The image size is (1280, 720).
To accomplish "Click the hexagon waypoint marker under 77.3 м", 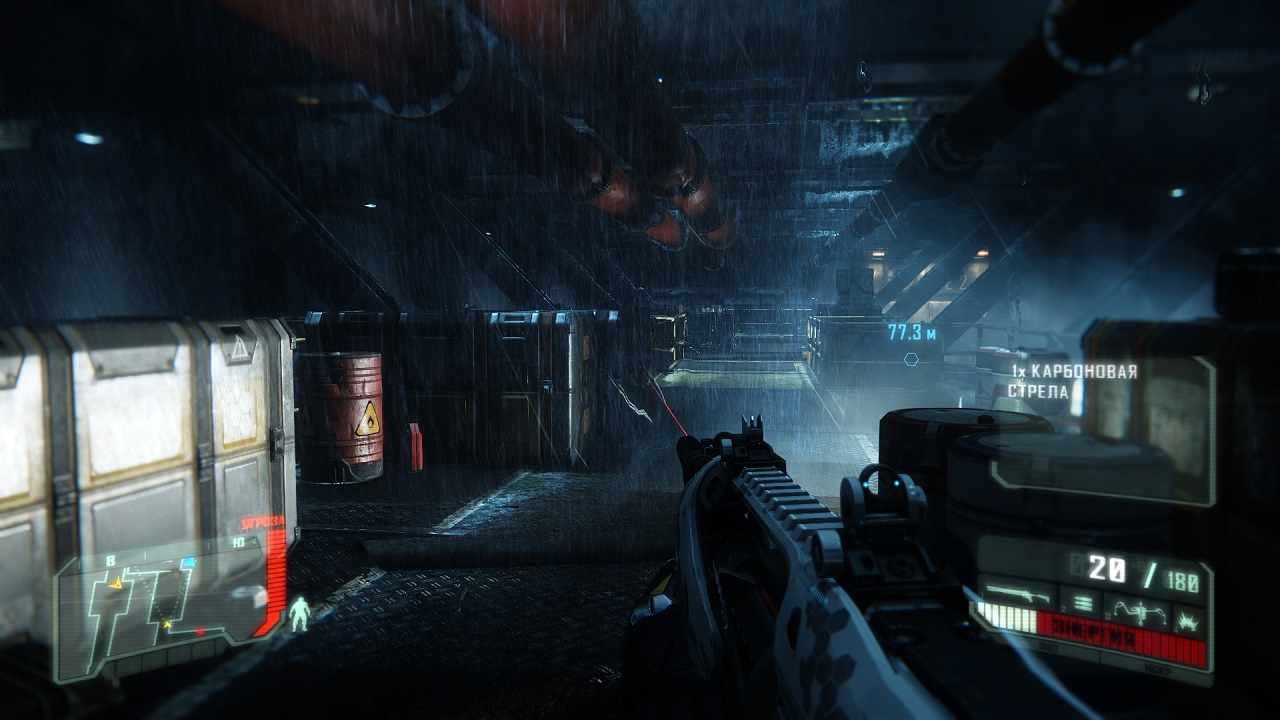I will click(910, 359).
